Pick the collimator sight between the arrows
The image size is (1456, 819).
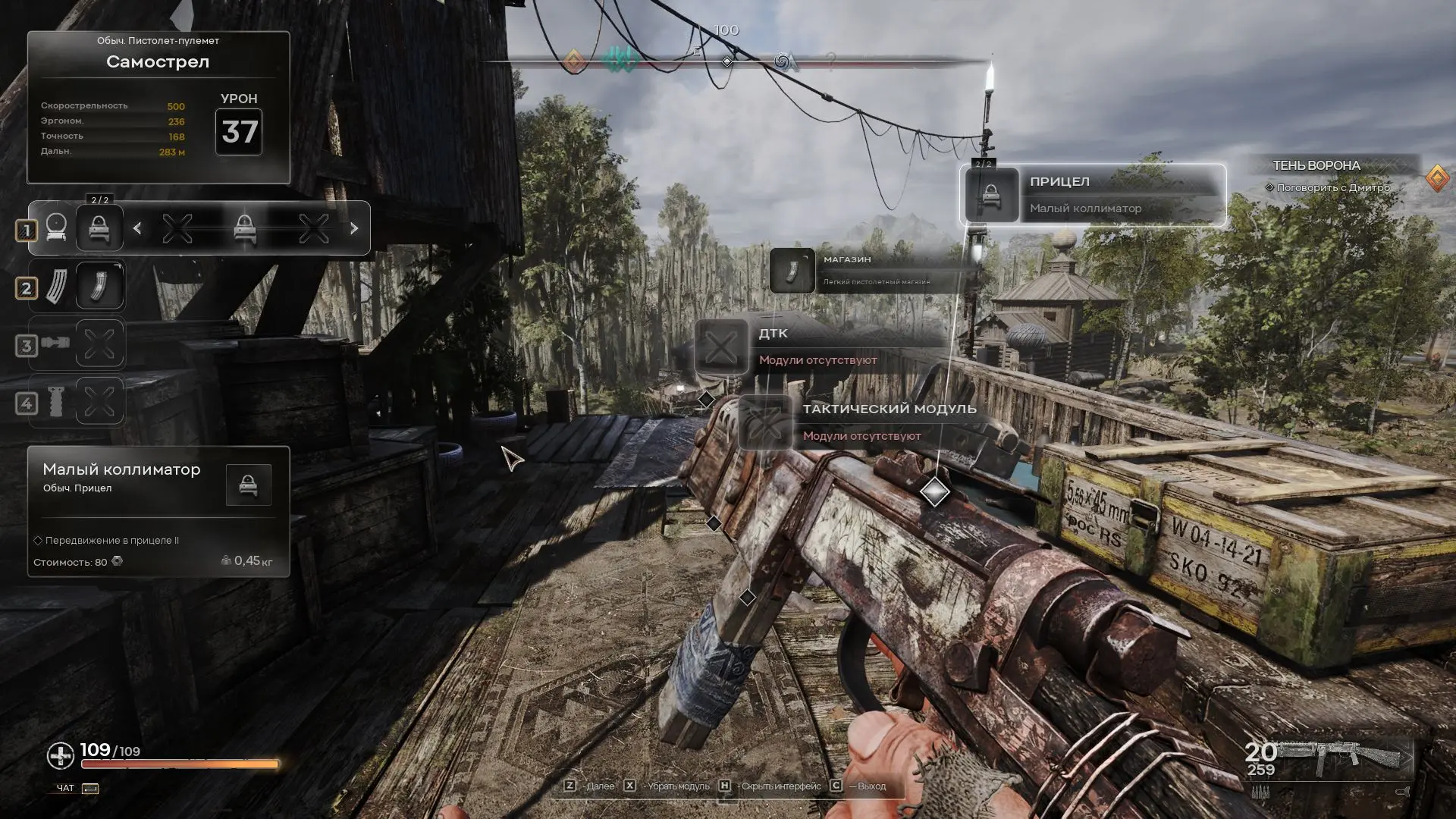coord(244,228)
